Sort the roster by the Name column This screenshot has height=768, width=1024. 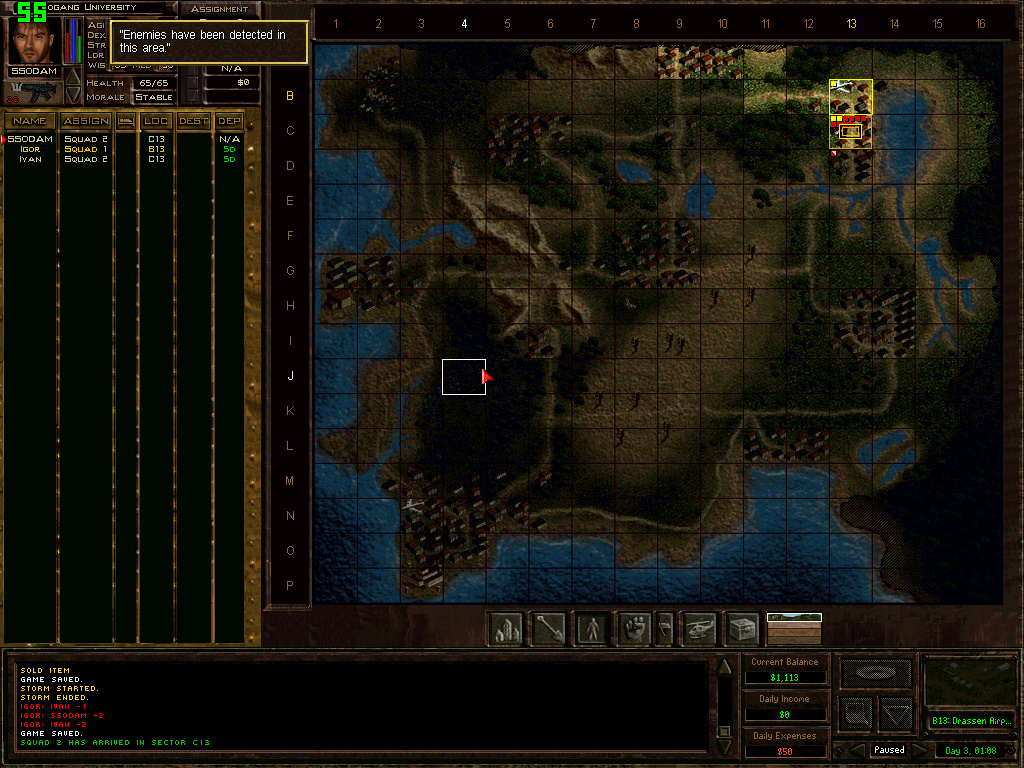(29, 121)
